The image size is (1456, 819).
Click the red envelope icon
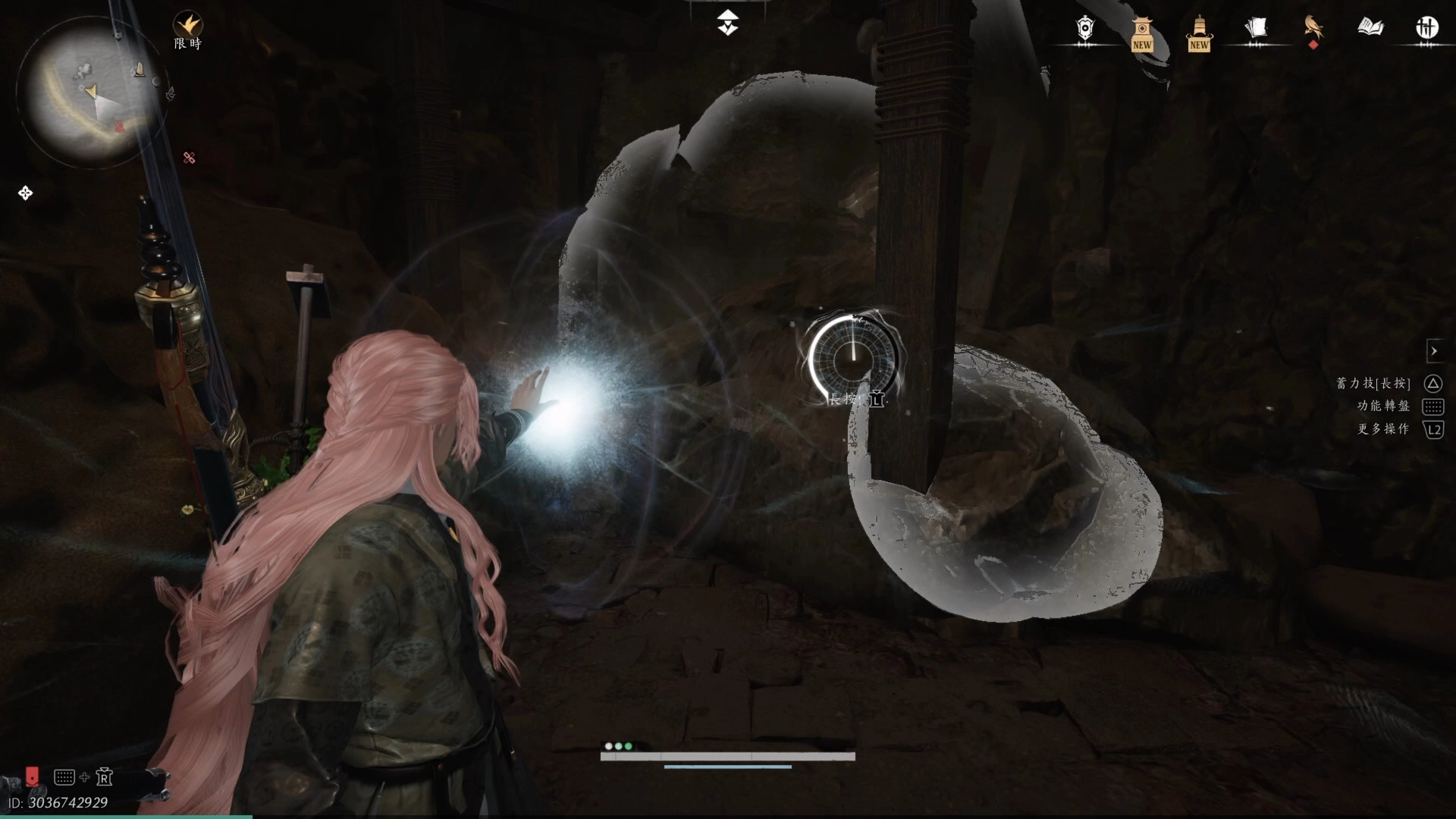point(32,776)
